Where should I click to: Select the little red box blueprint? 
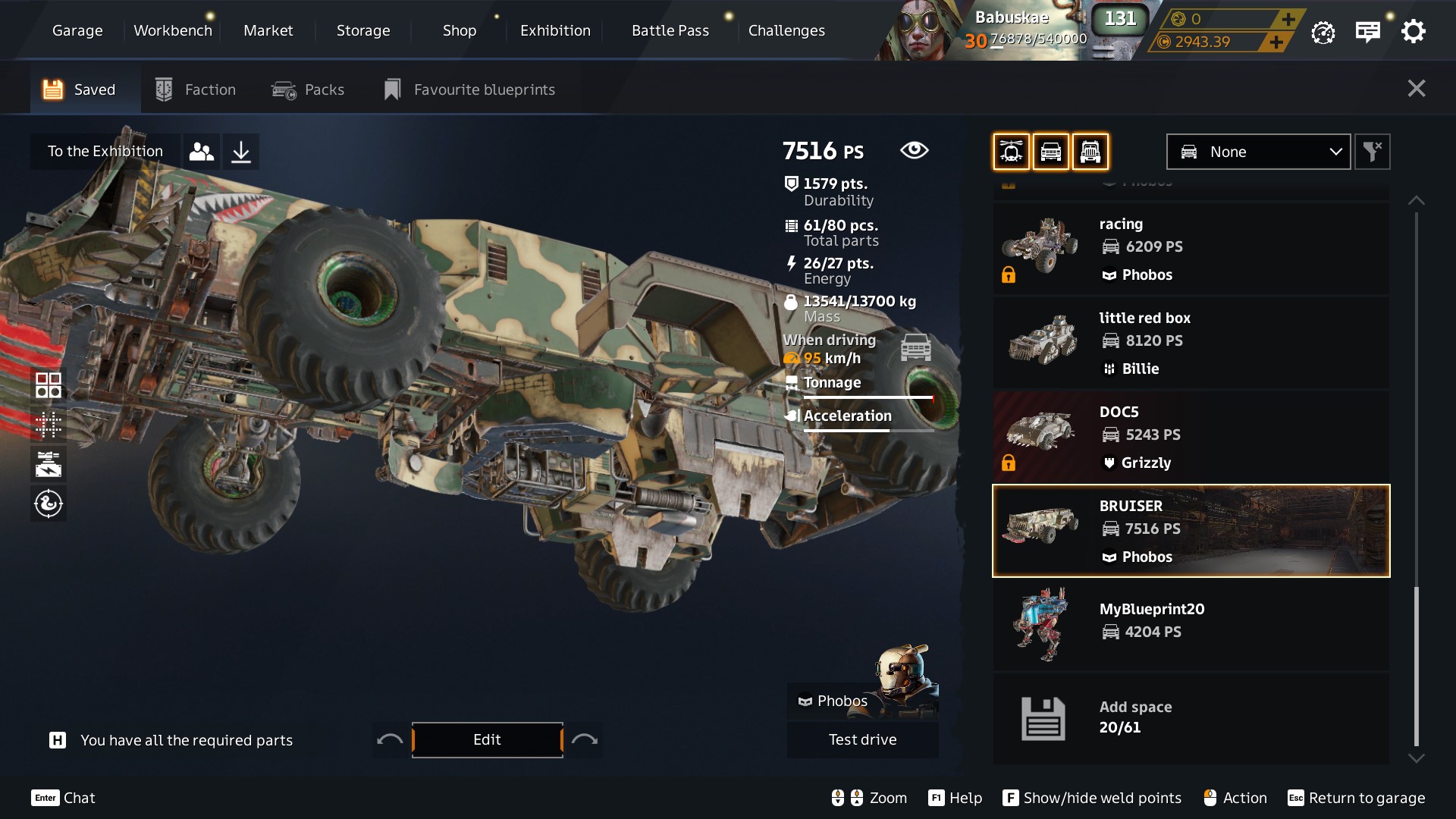(1191, 343)
